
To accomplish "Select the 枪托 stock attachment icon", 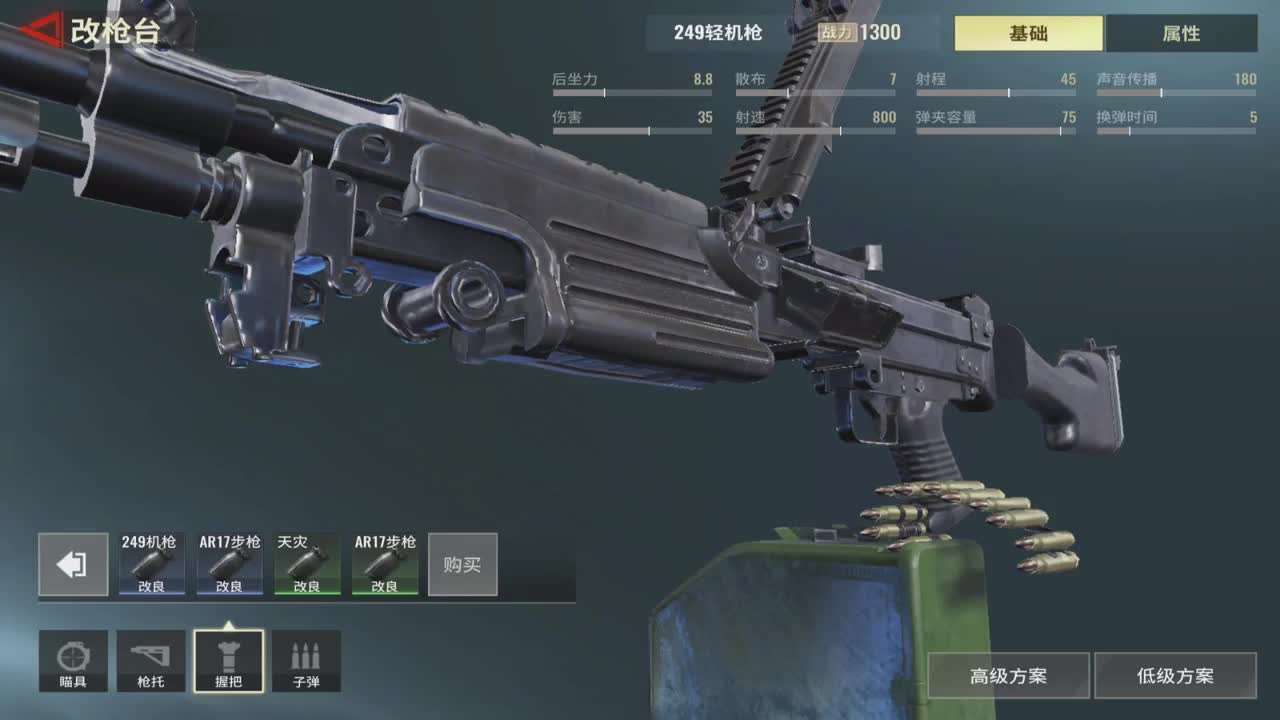I will point(151,660).
